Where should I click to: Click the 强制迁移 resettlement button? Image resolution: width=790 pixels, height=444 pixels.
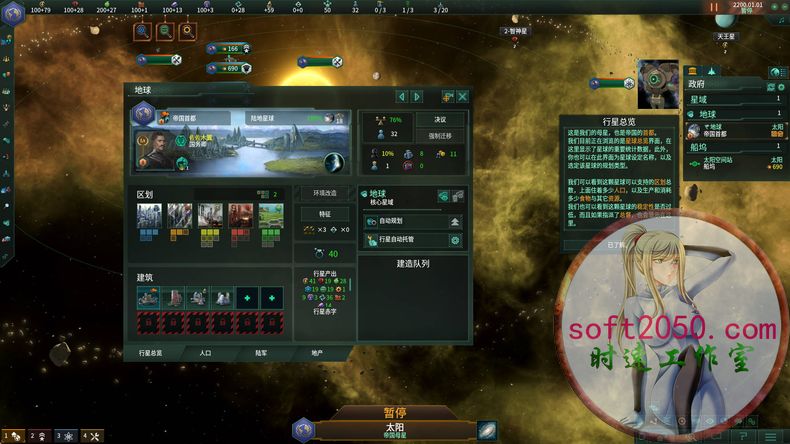click(440, 135)
